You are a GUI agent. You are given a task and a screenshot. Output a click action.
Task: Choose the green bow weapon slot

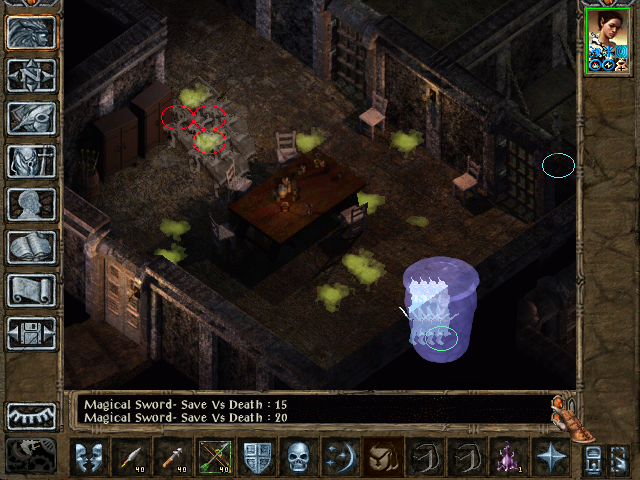pos(215,458)
